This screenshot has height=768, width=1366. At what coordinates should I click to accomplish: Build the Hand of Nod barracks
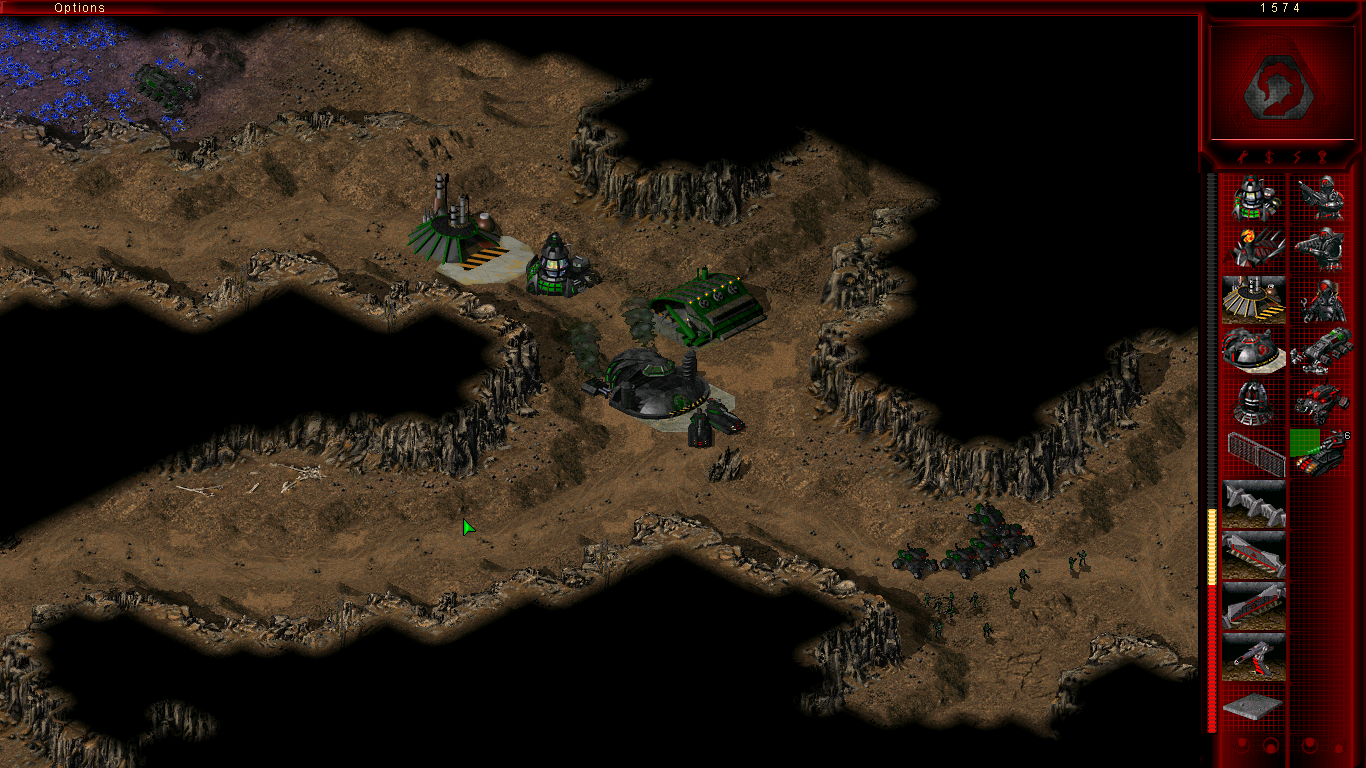1253,248
